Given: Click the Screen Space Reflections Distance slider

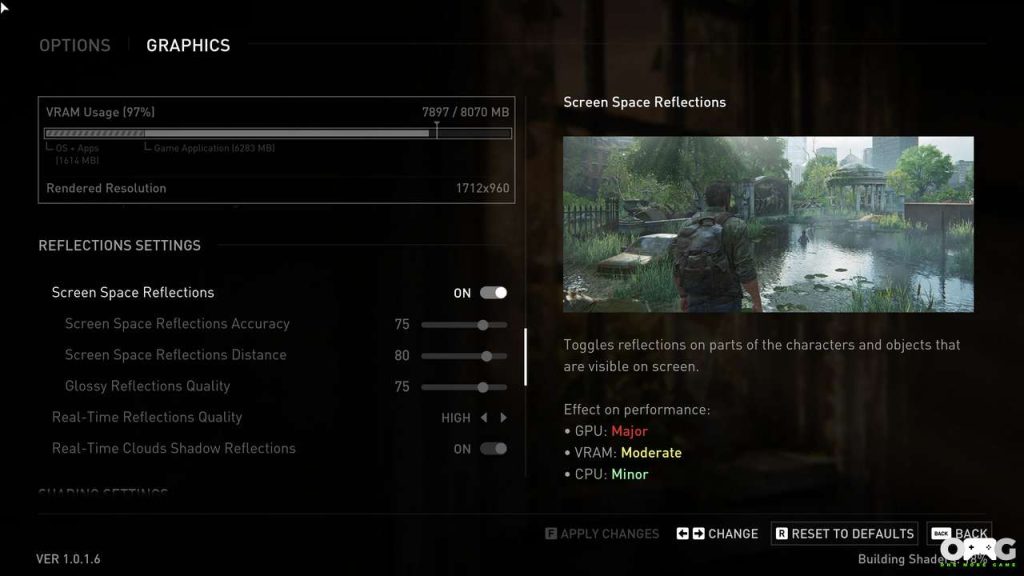Looking at the screenshot, I should coord(486,356).
